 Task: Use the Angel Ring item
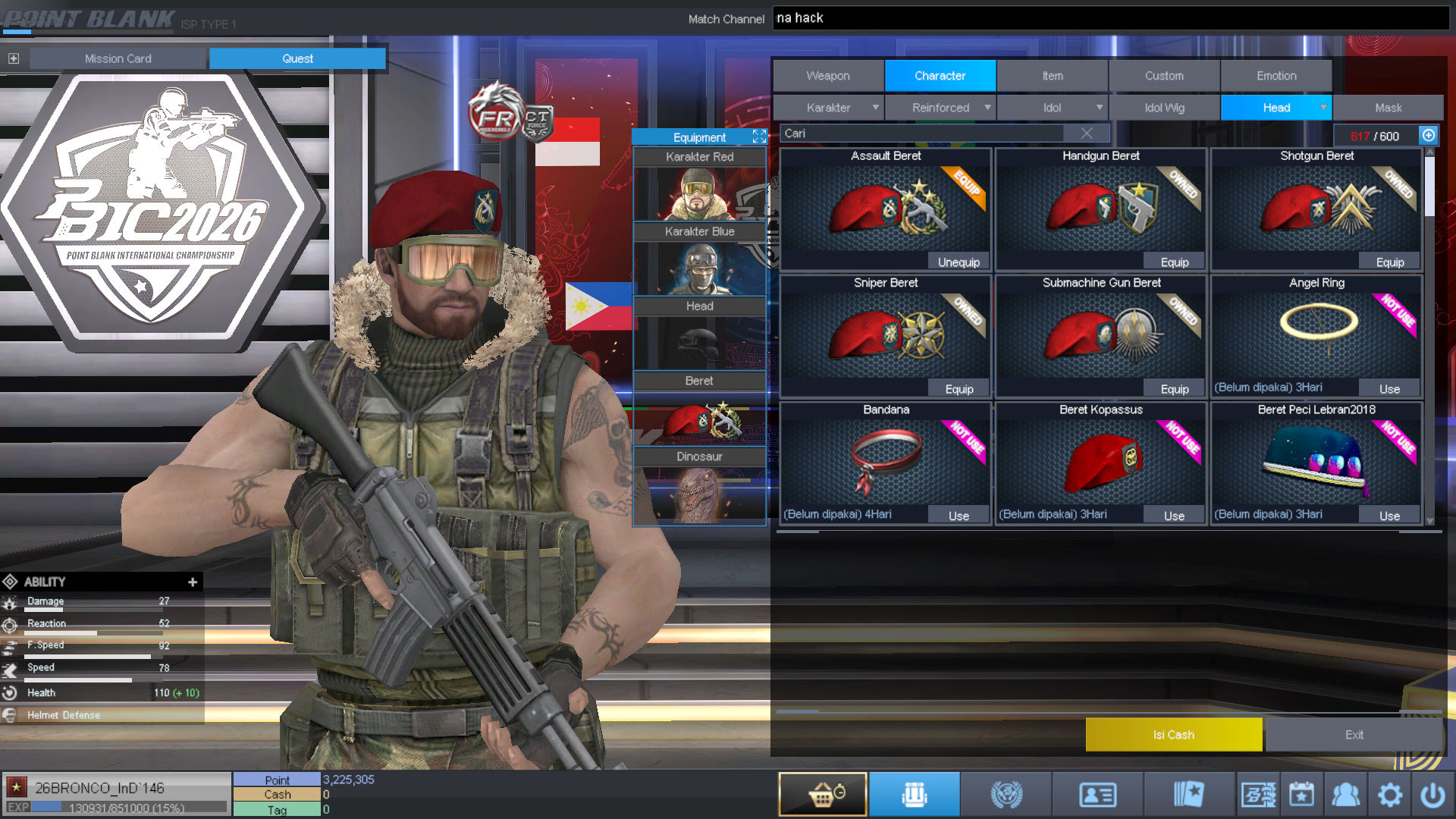click(x=1389, y=389)
